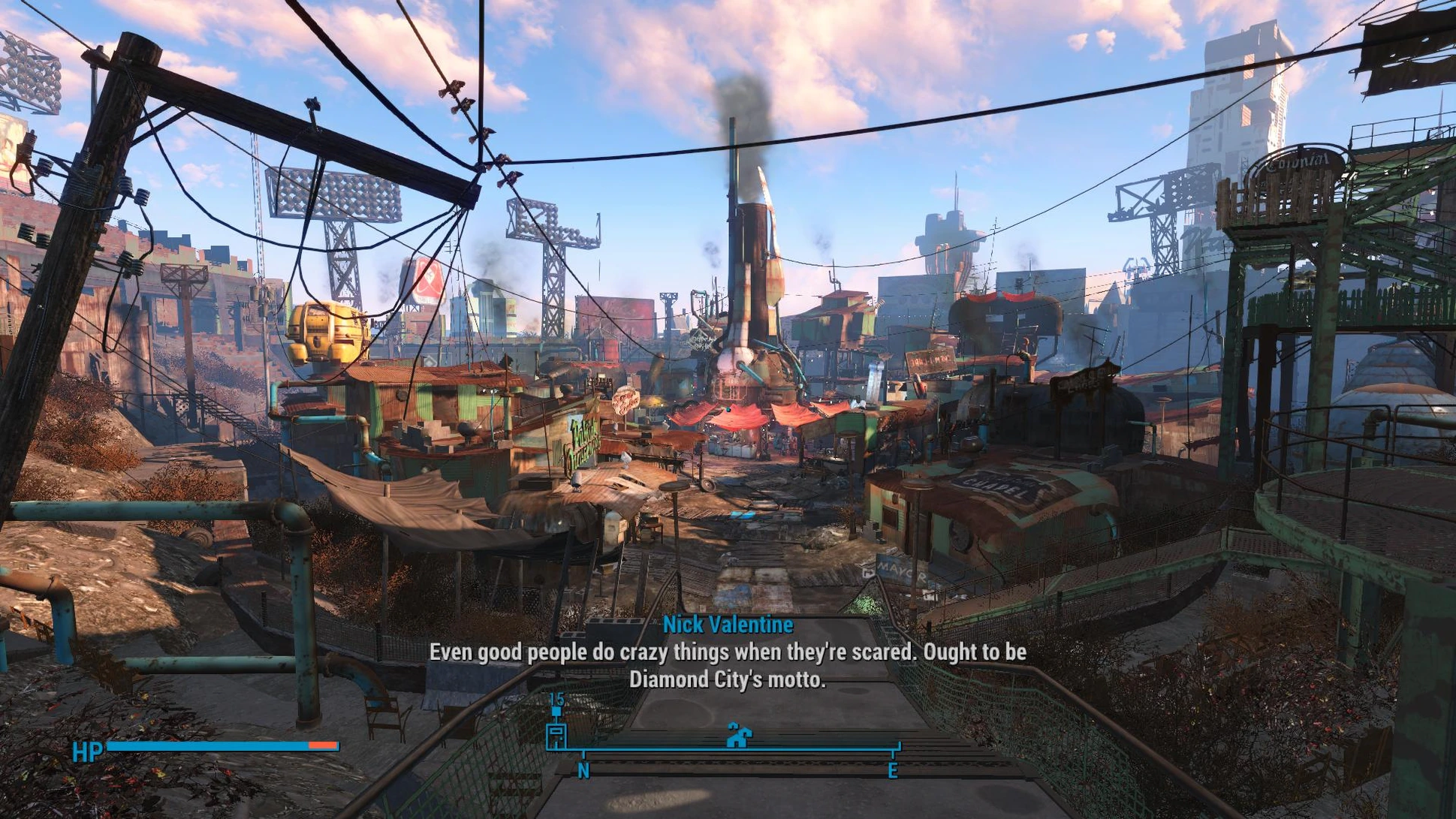Click the compass bar's East indicator

point(893,770)
